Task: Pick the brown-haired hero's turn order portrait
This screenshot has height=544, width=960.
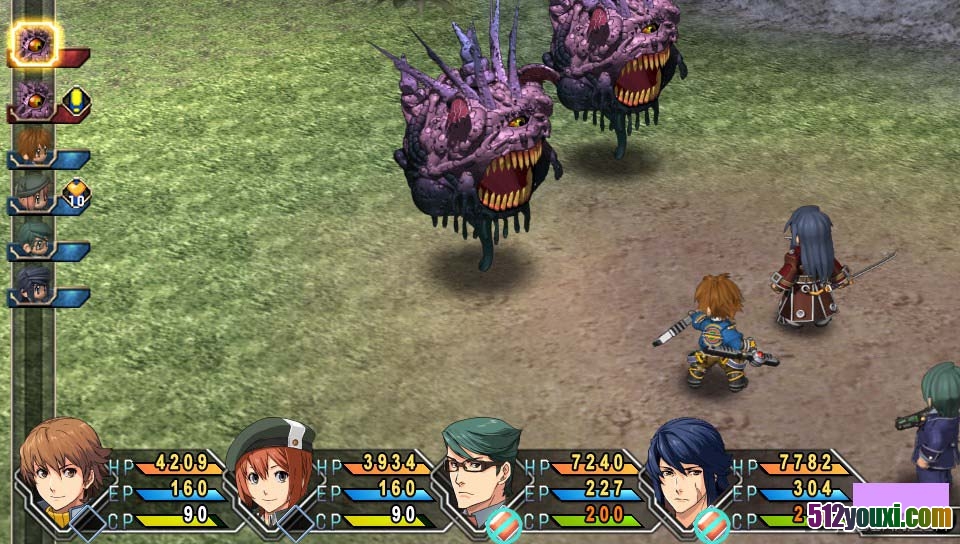Action: (x=34, y=144)
